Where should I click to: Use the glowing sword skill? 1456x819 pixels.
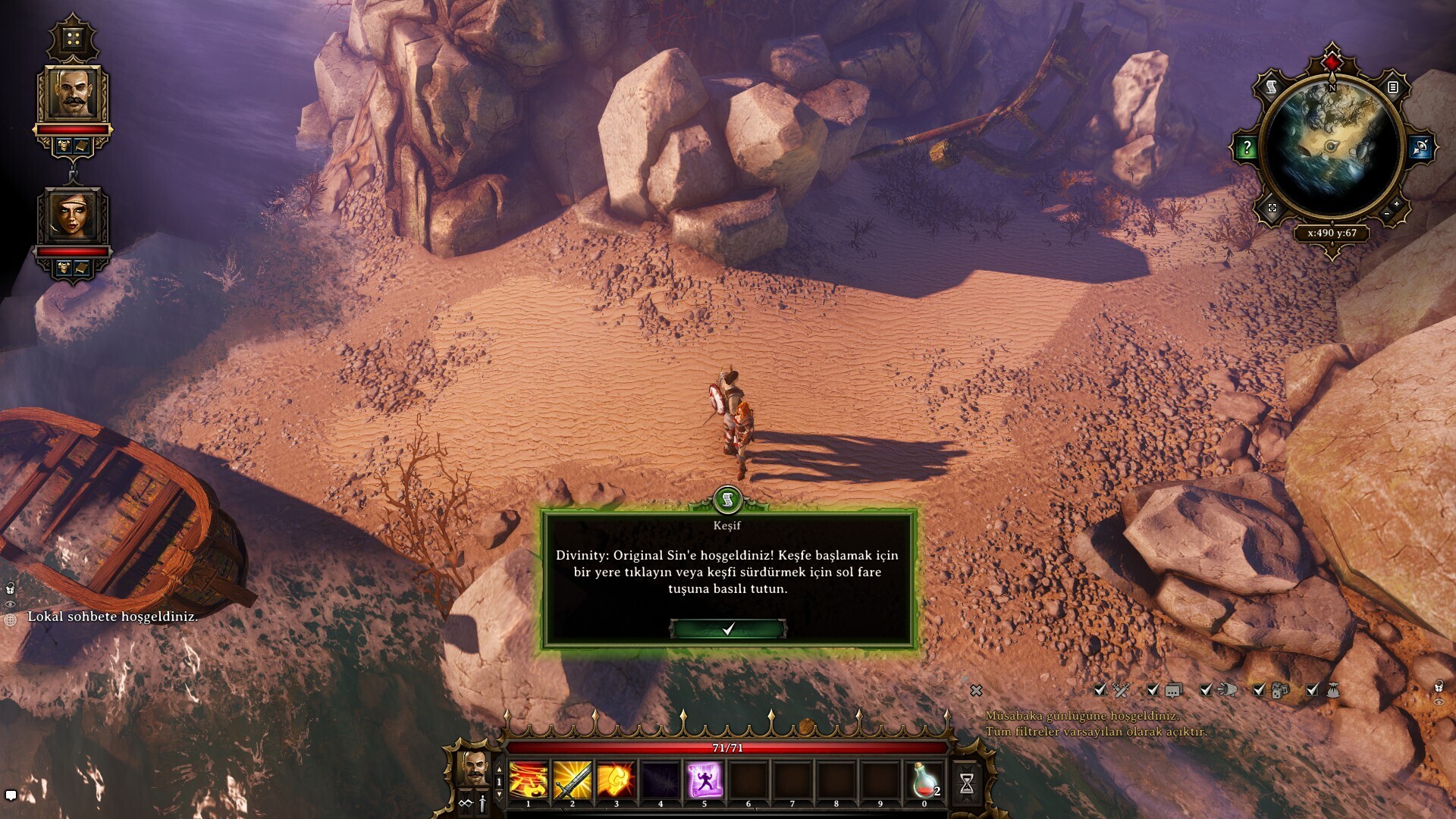573,781
